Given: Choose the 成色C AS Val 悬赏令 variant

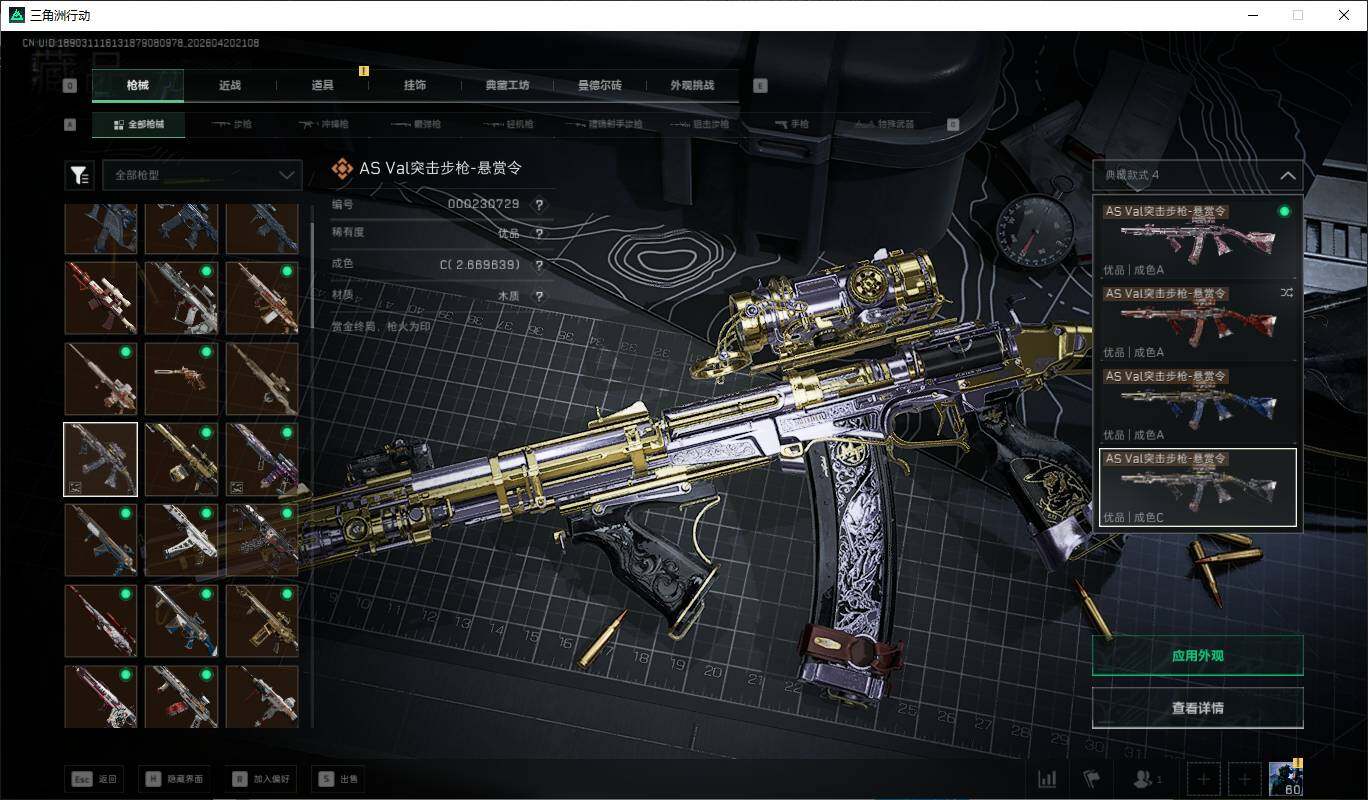Looking at the screenshot, I should click(1197, 487).
